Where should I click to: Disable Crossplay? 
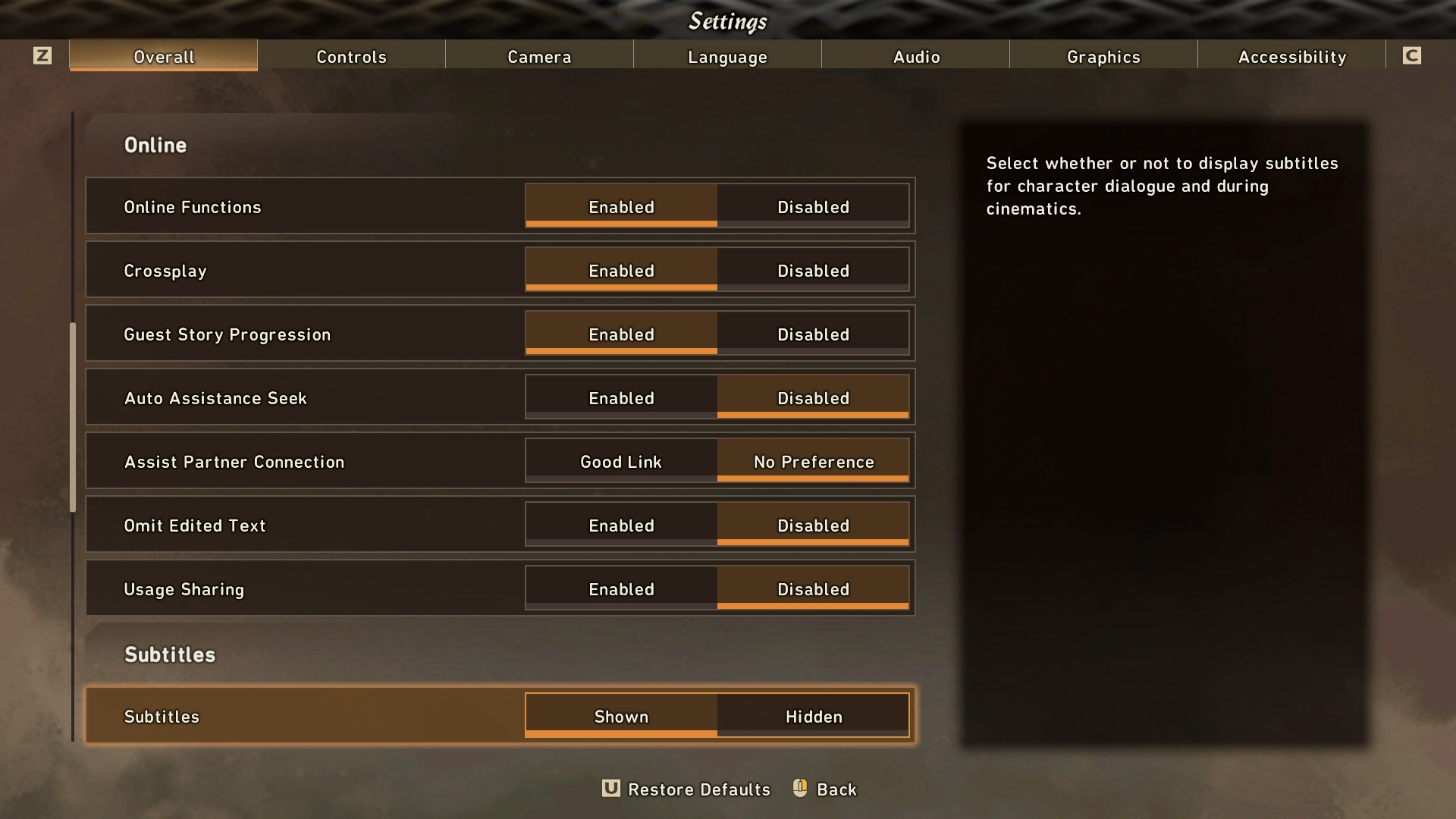812,270
